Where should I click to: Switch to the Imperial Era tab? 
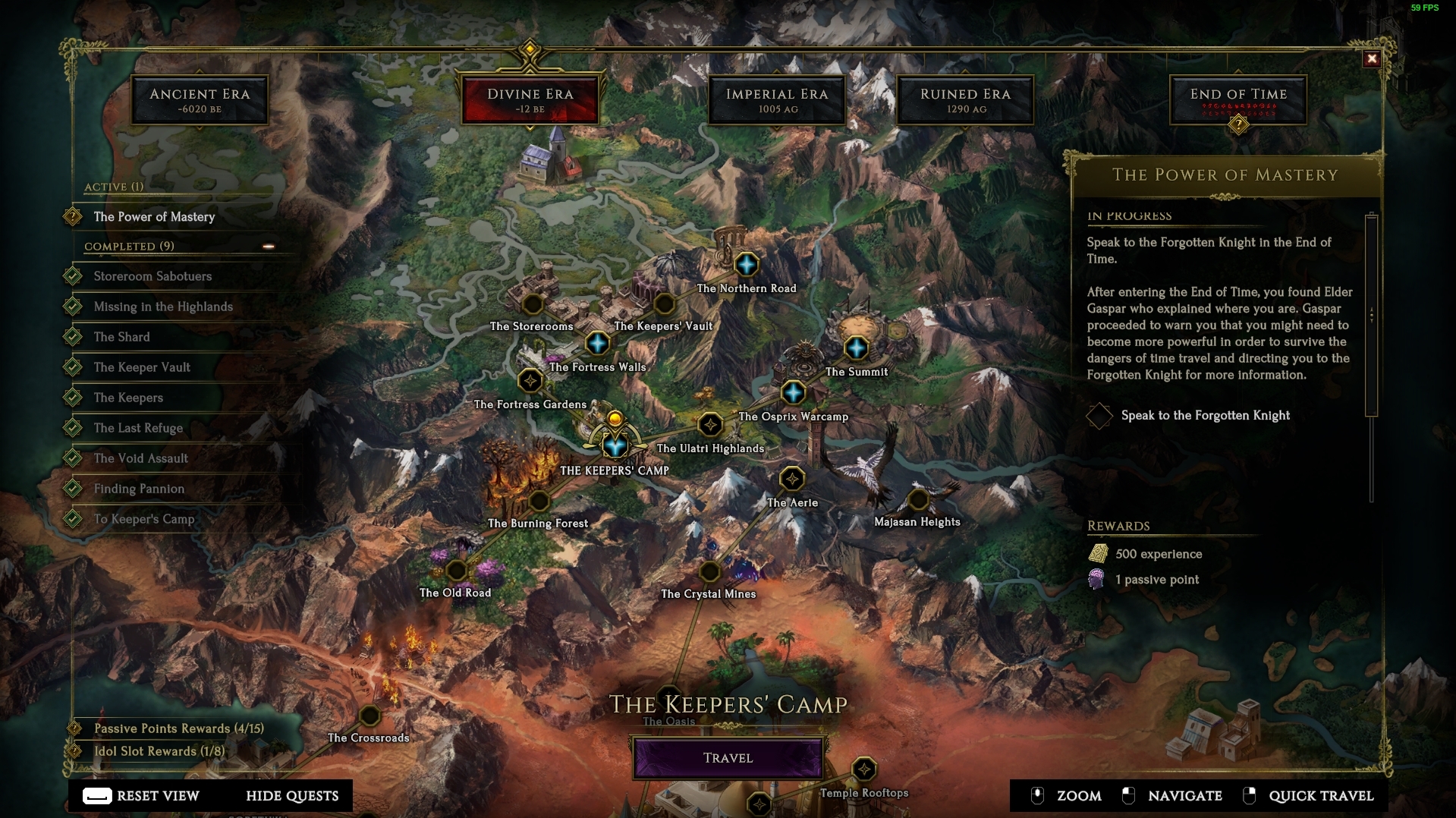coord(775,99)
